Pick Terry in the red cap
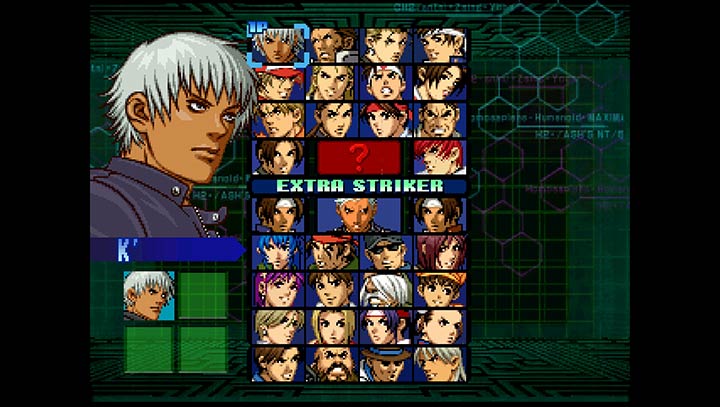720x407 pixels. (x=277, y=82)
